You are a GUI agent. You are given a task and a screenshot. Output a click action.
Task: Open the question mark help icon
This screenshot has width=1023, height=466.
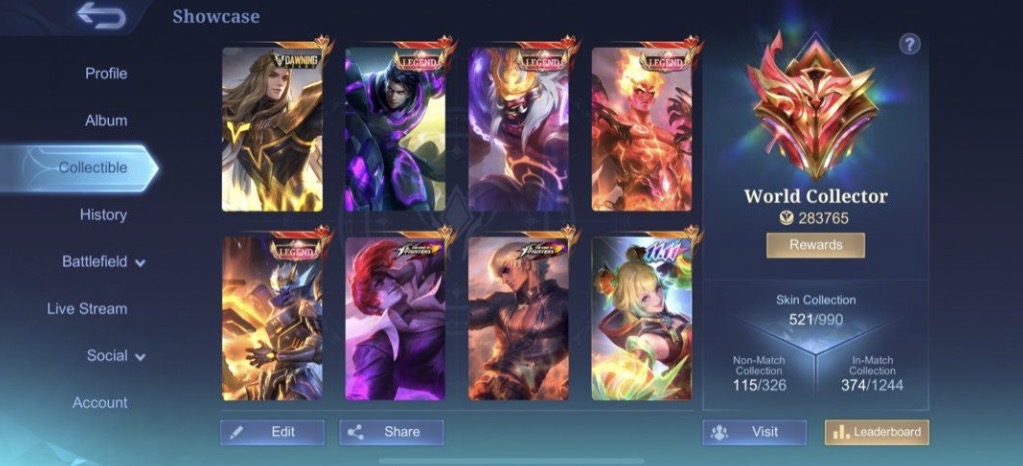click(909, 44)
